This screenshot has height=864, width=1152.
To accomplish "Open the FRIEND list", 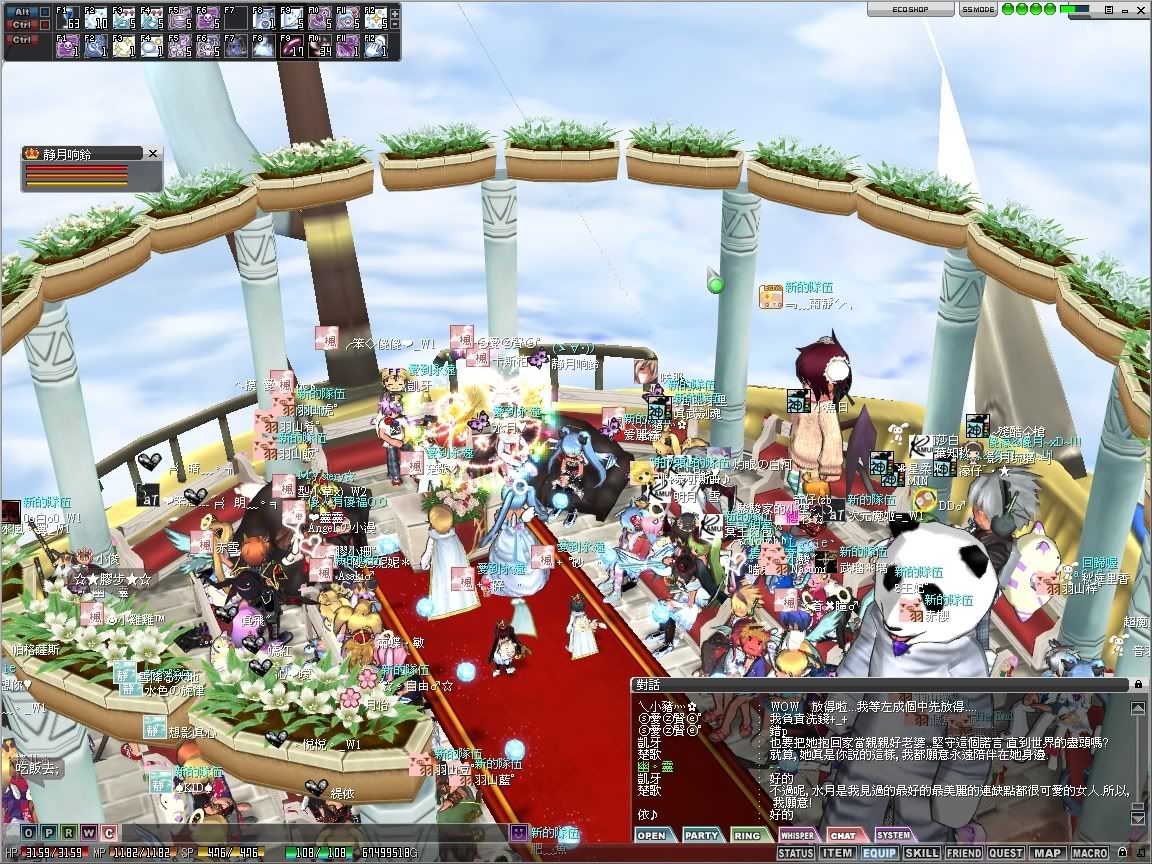I will tap(964, 853).
